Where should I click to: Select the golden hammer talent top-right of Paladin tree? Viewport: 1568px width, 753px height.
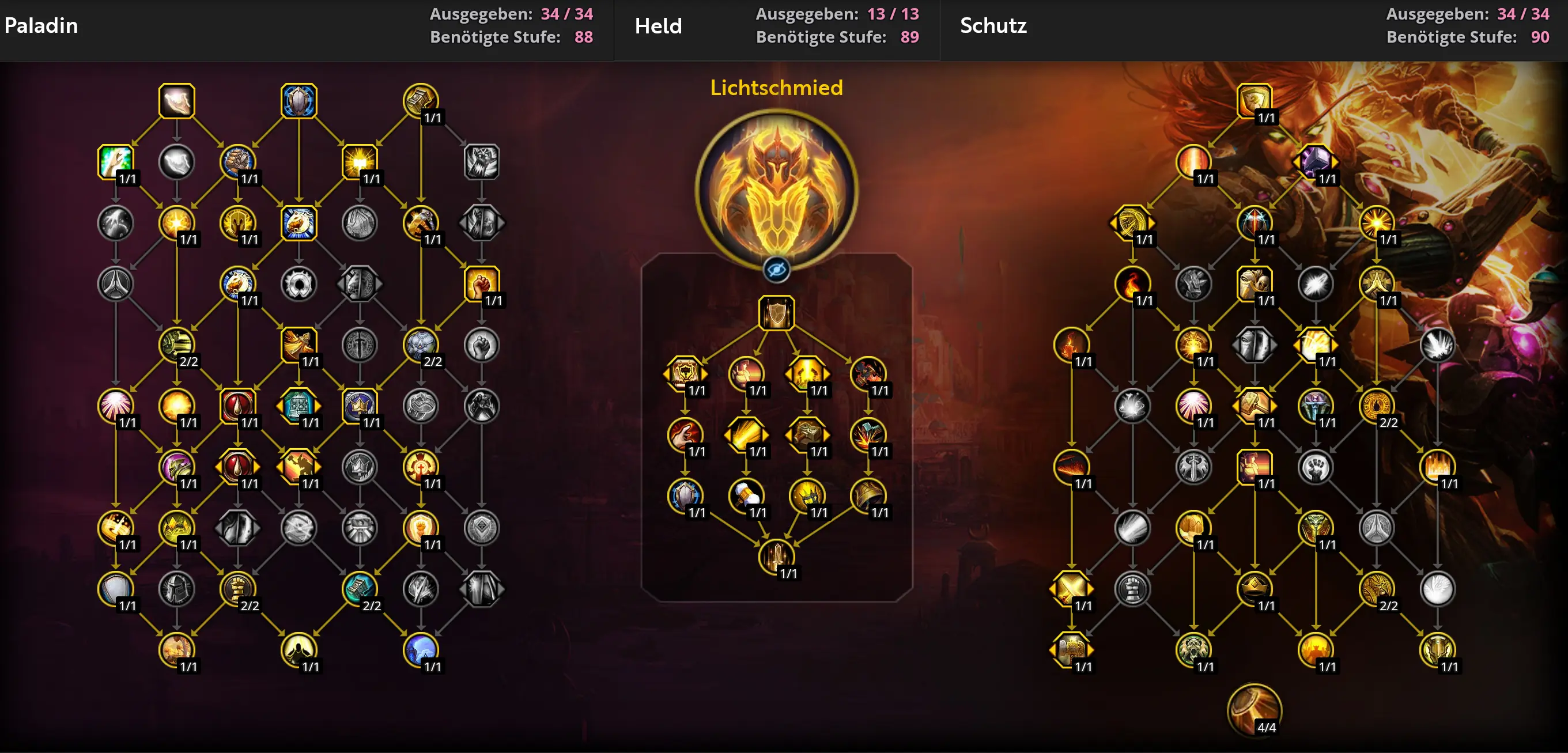point(420,100)
